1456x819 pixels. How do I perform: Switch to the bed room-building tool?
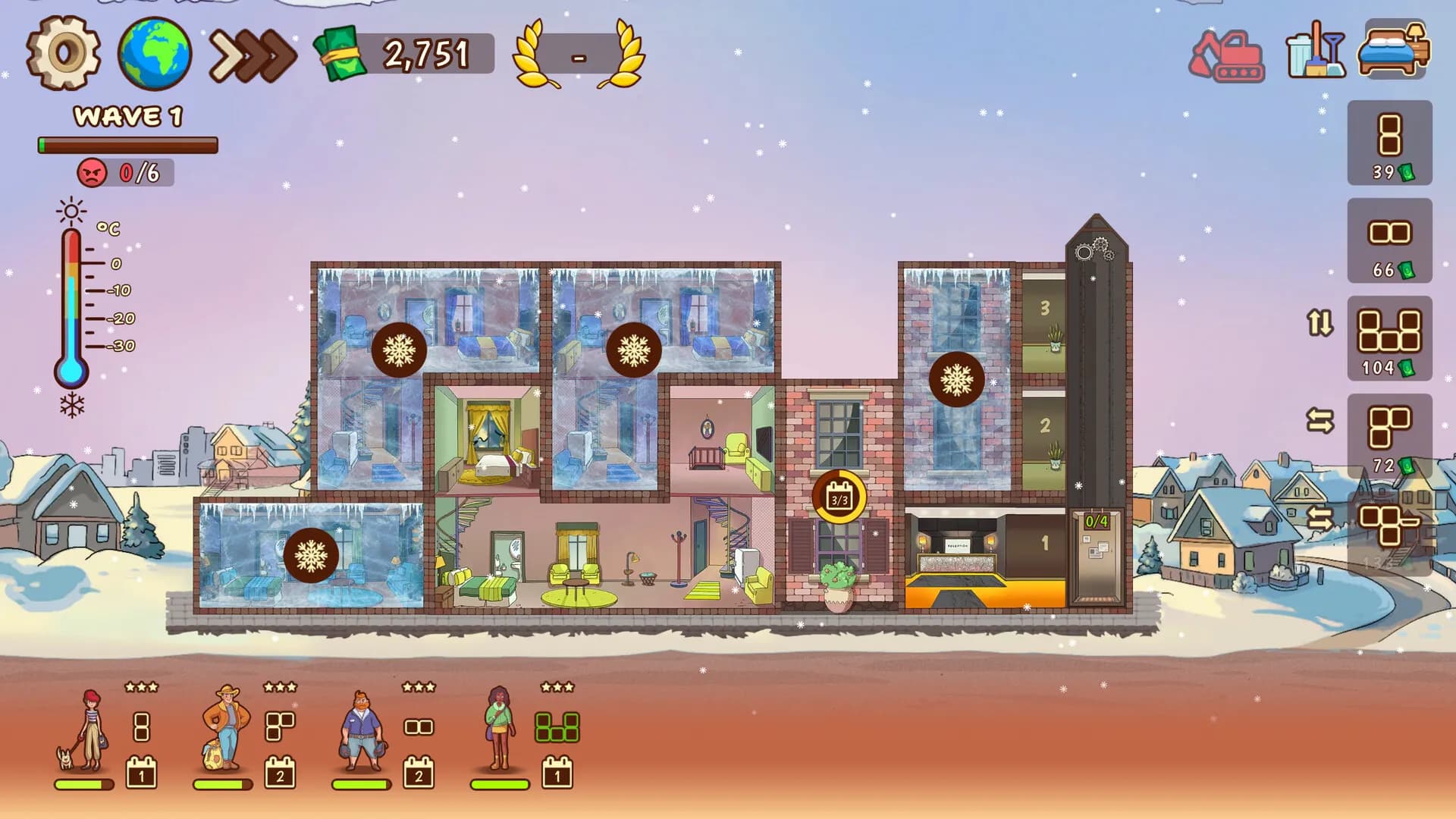(1393, 49)
